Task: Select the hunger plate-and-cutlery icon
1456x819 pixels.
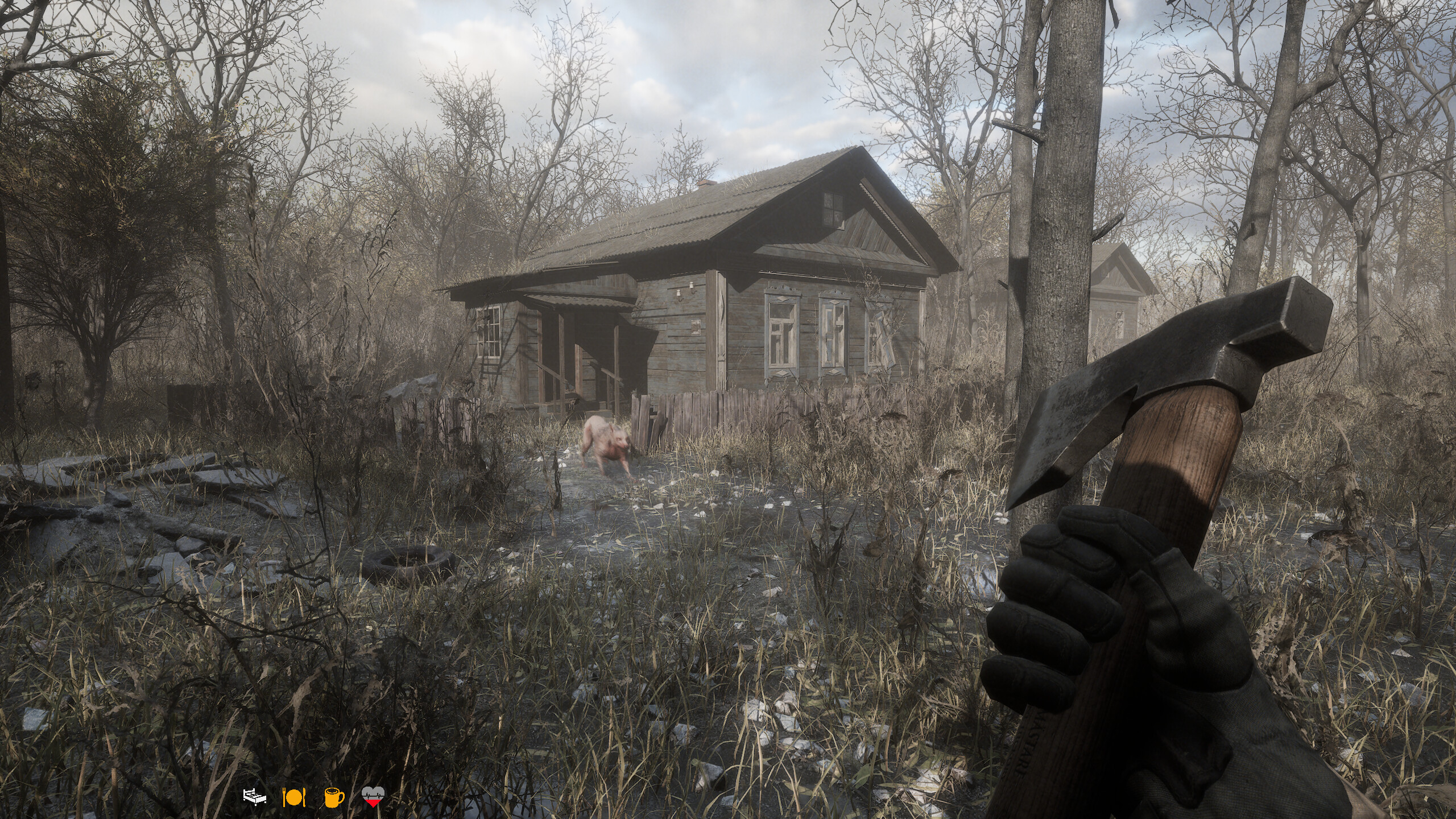Action: tap(294, 798)
